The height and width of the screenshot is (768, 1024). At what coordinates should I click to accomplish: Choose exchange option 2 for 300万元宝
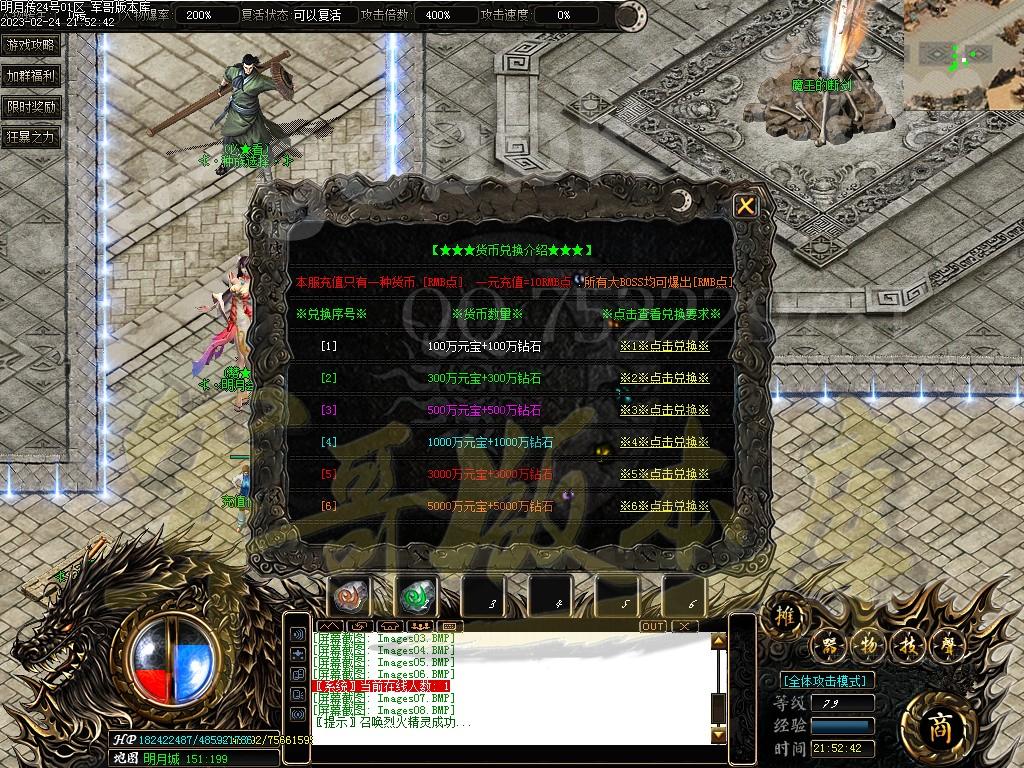click(x=664, y=378)
